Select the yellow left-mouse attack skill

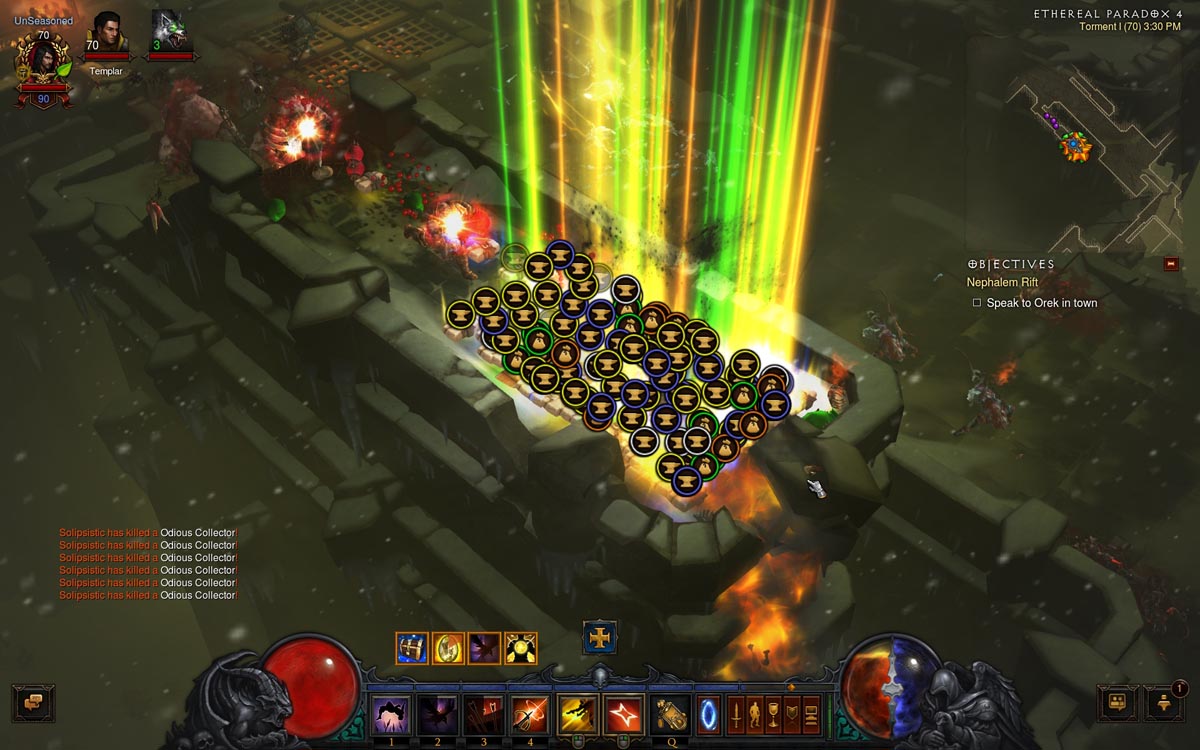click(x=577, y=714)
